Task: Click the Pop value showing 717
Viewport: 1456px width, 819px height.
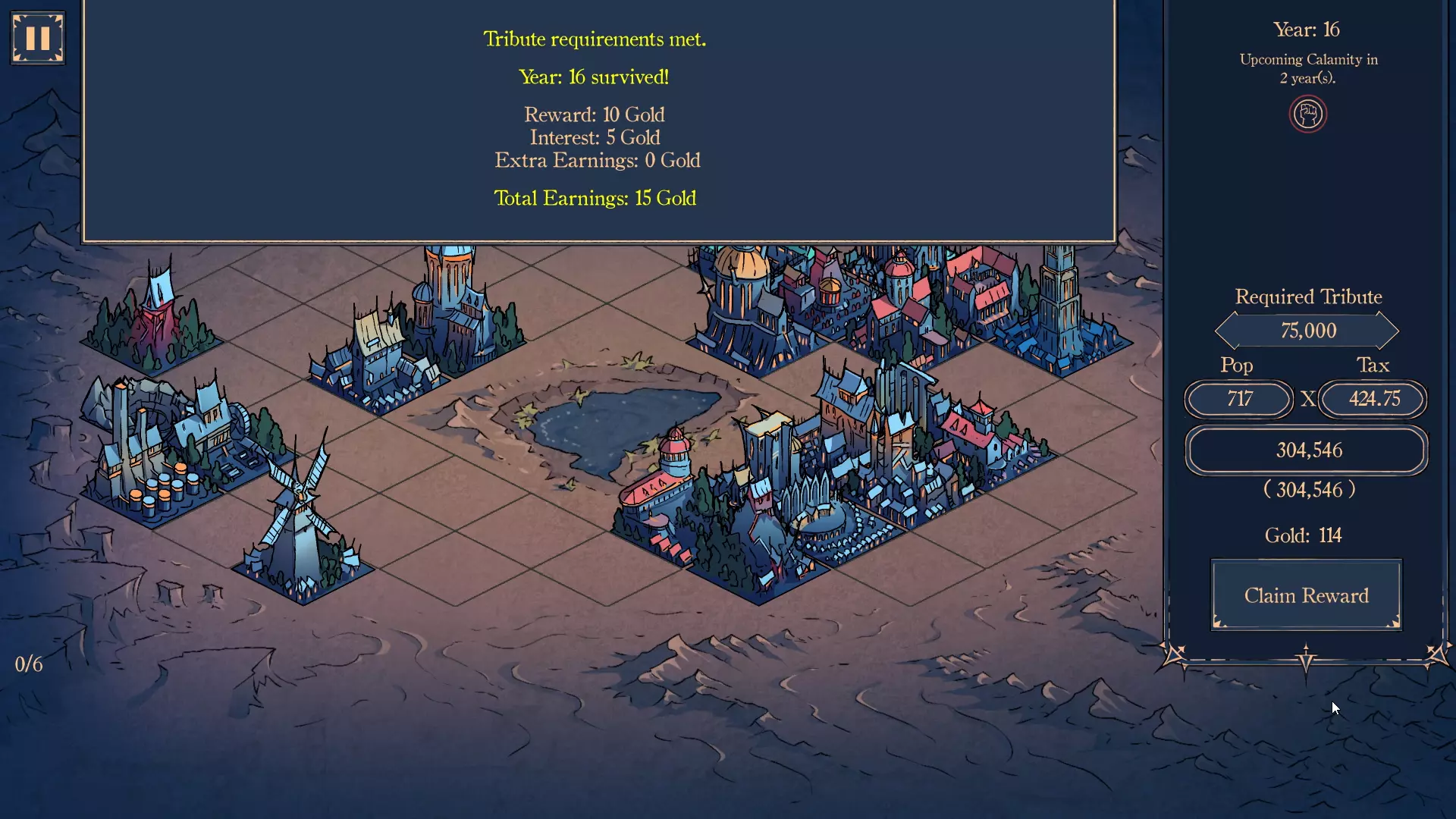Action: 1238,400
